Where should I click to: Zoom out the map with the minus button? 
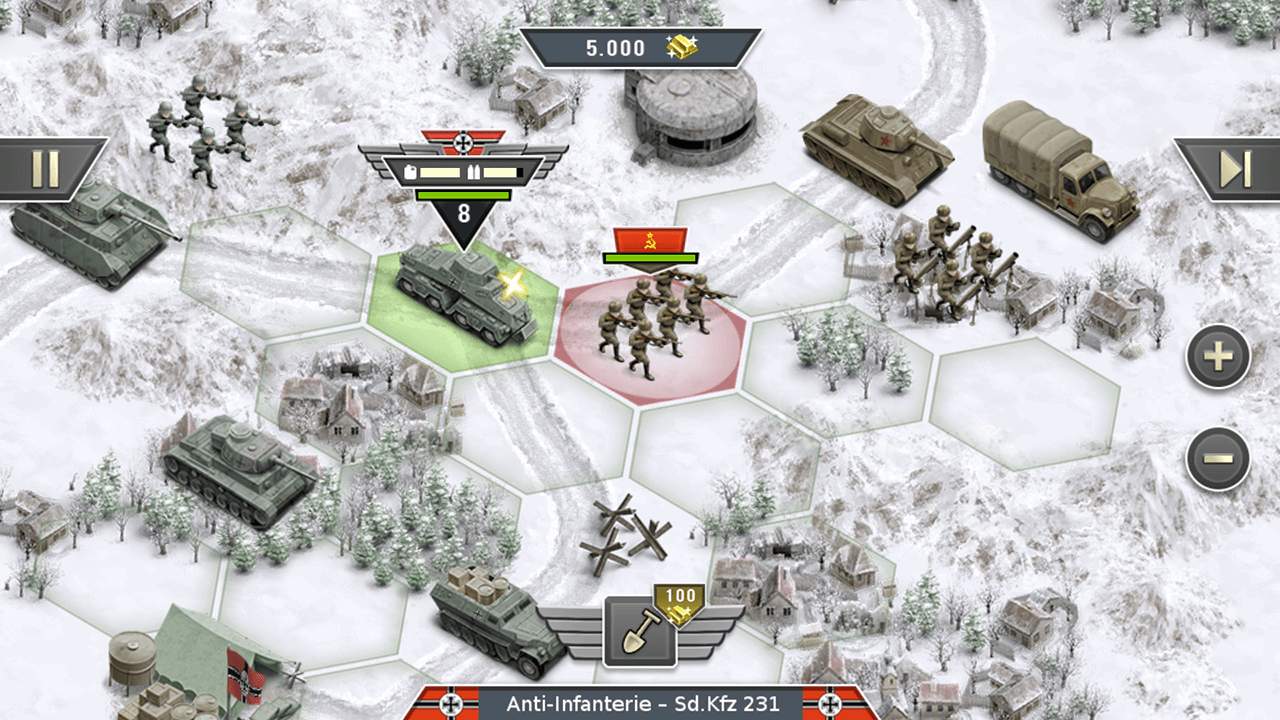[x=1218, y=459]
